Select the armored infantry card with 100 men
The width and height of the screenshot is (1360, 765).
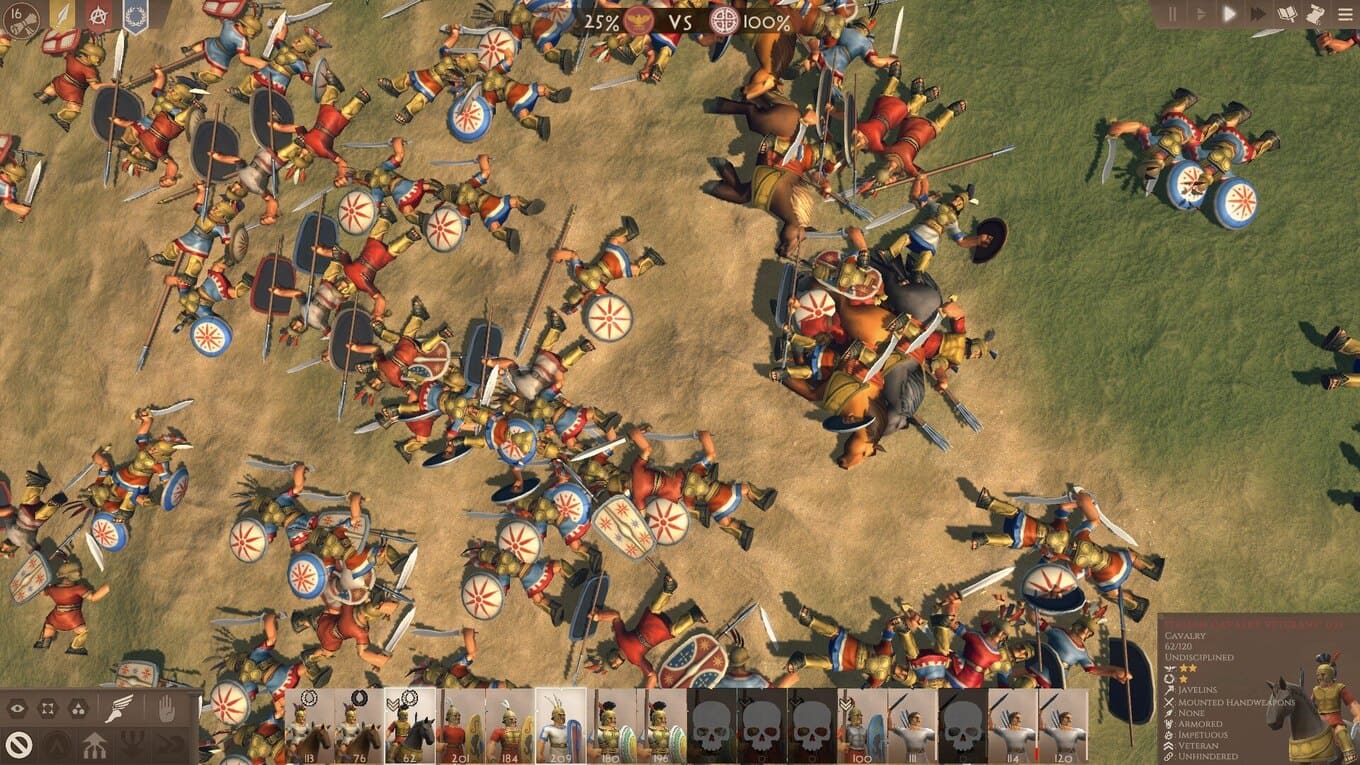pos(862,726)
